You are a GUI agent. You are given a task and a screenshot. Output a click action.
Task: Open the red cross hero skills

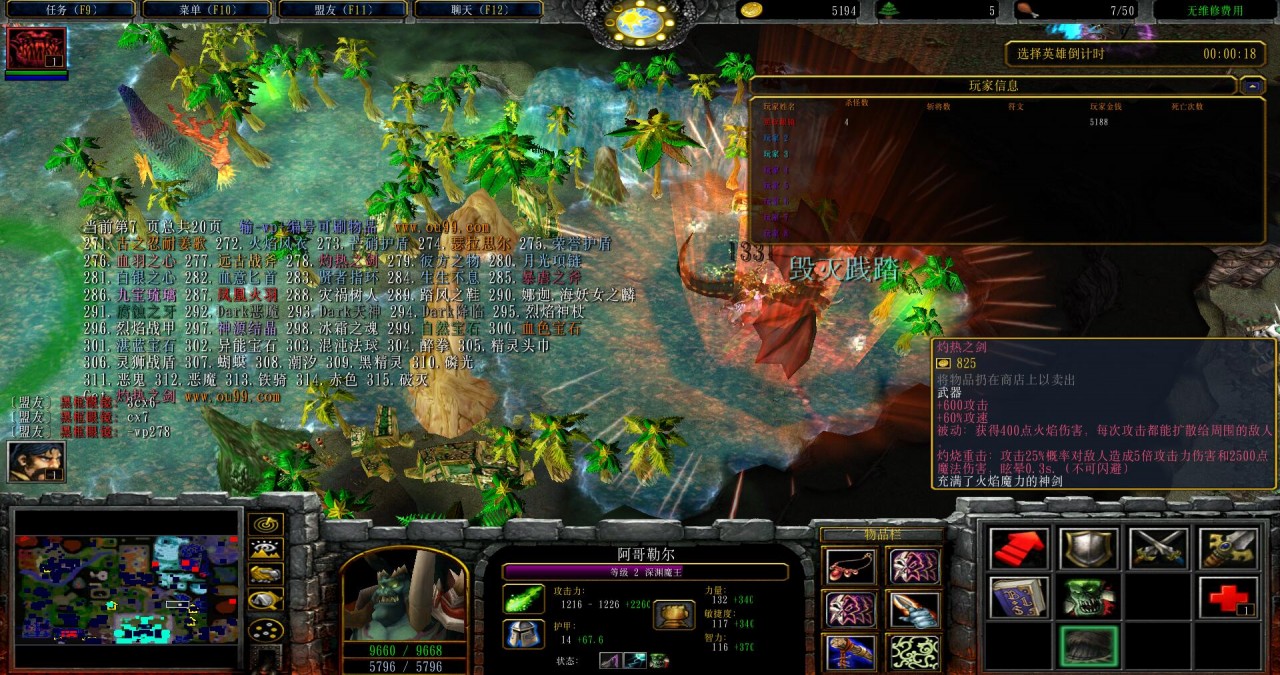pyautogui.click(x=1227, y=597)
